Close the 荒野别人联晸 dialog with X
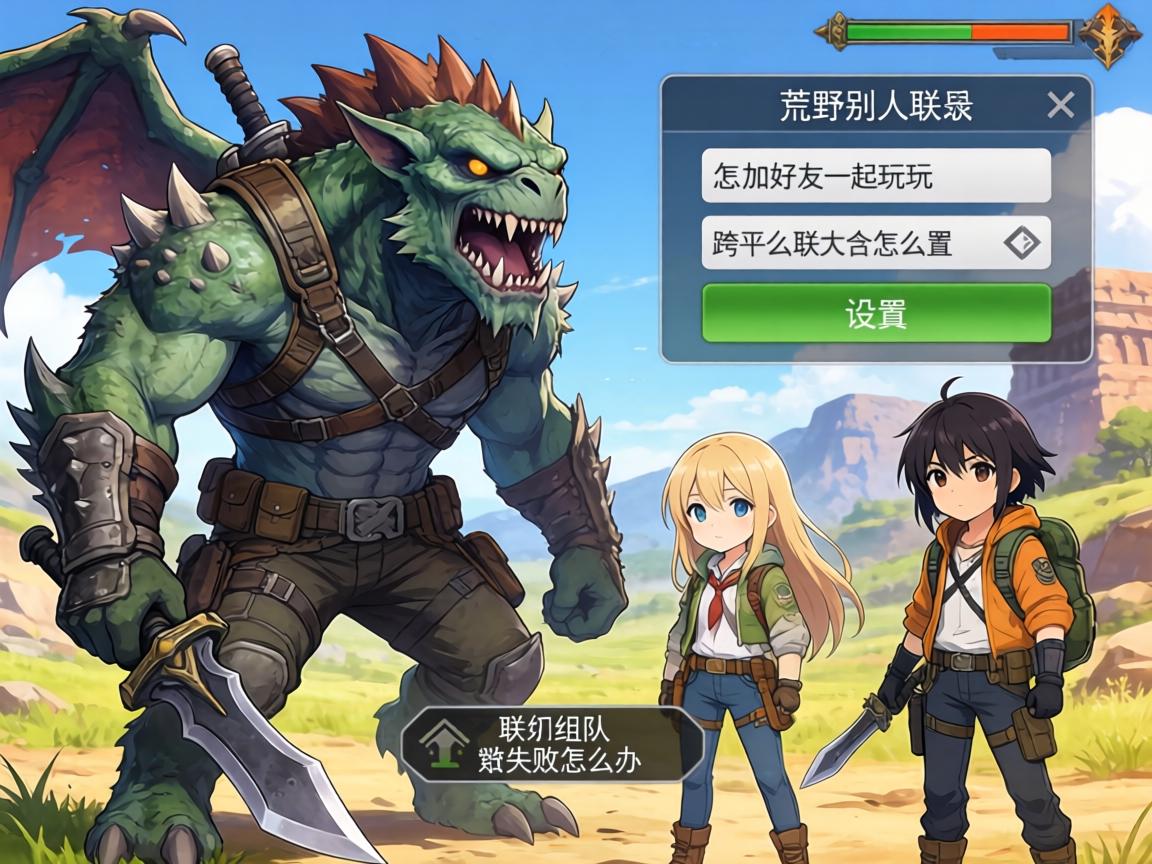Image resolution: width=1152 pixels, height=864 pixels. (1060, 105)
